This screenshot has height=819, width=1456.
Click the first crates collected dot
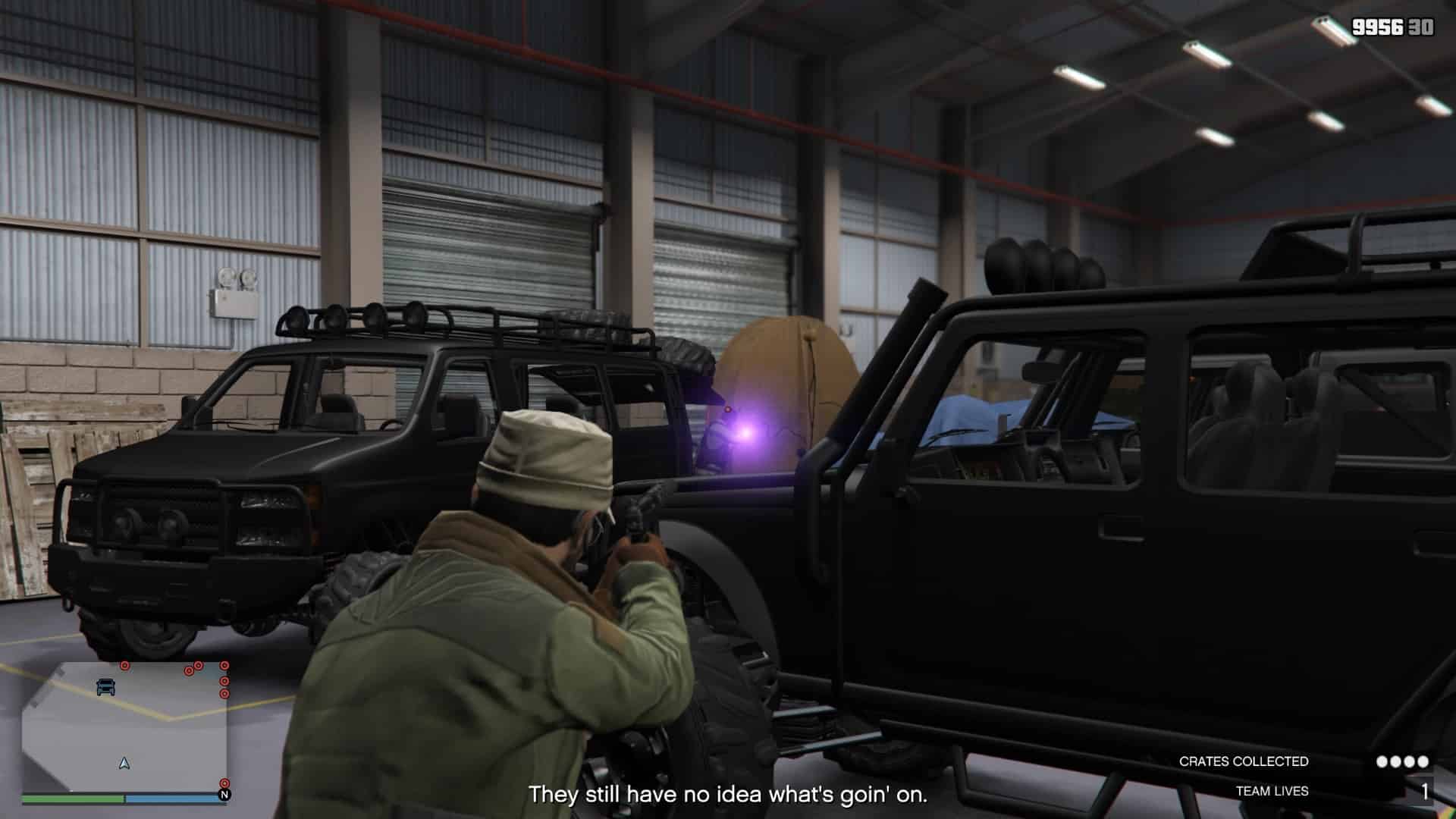(x=1382, y=761)
